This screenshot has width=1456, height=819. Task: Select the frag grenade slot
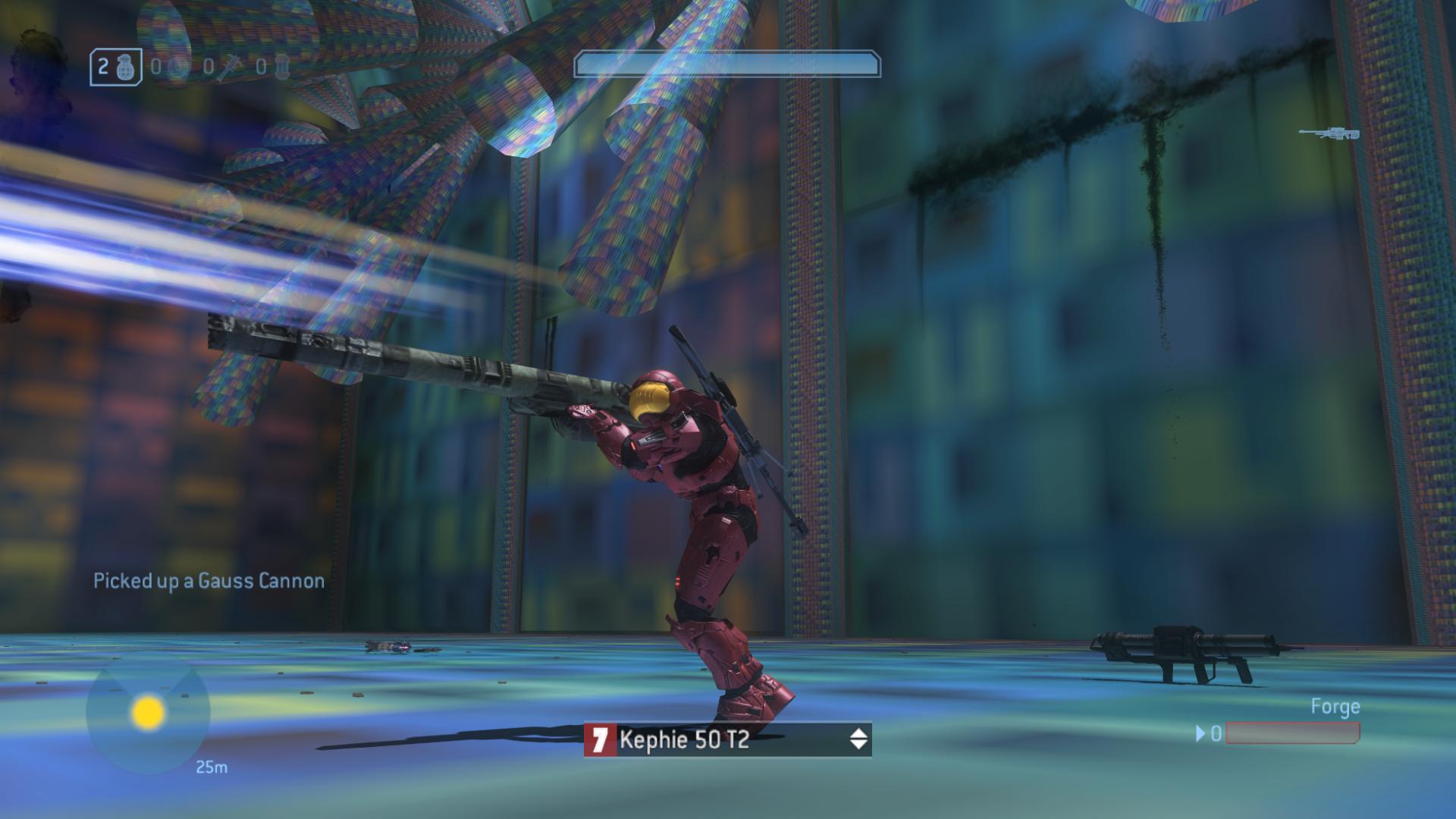coord(115,67)
